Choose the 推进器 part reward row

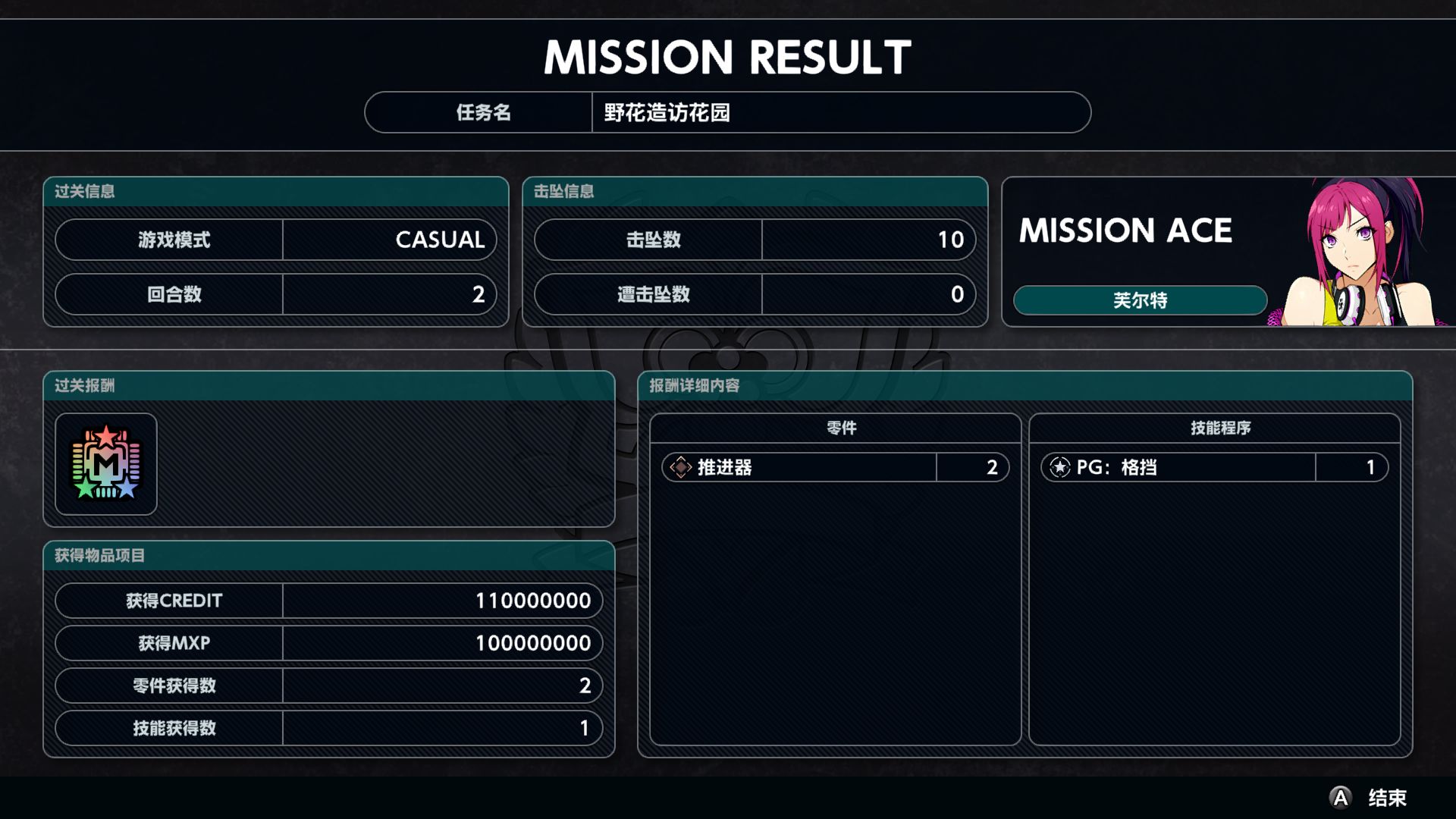coord(835,467)
